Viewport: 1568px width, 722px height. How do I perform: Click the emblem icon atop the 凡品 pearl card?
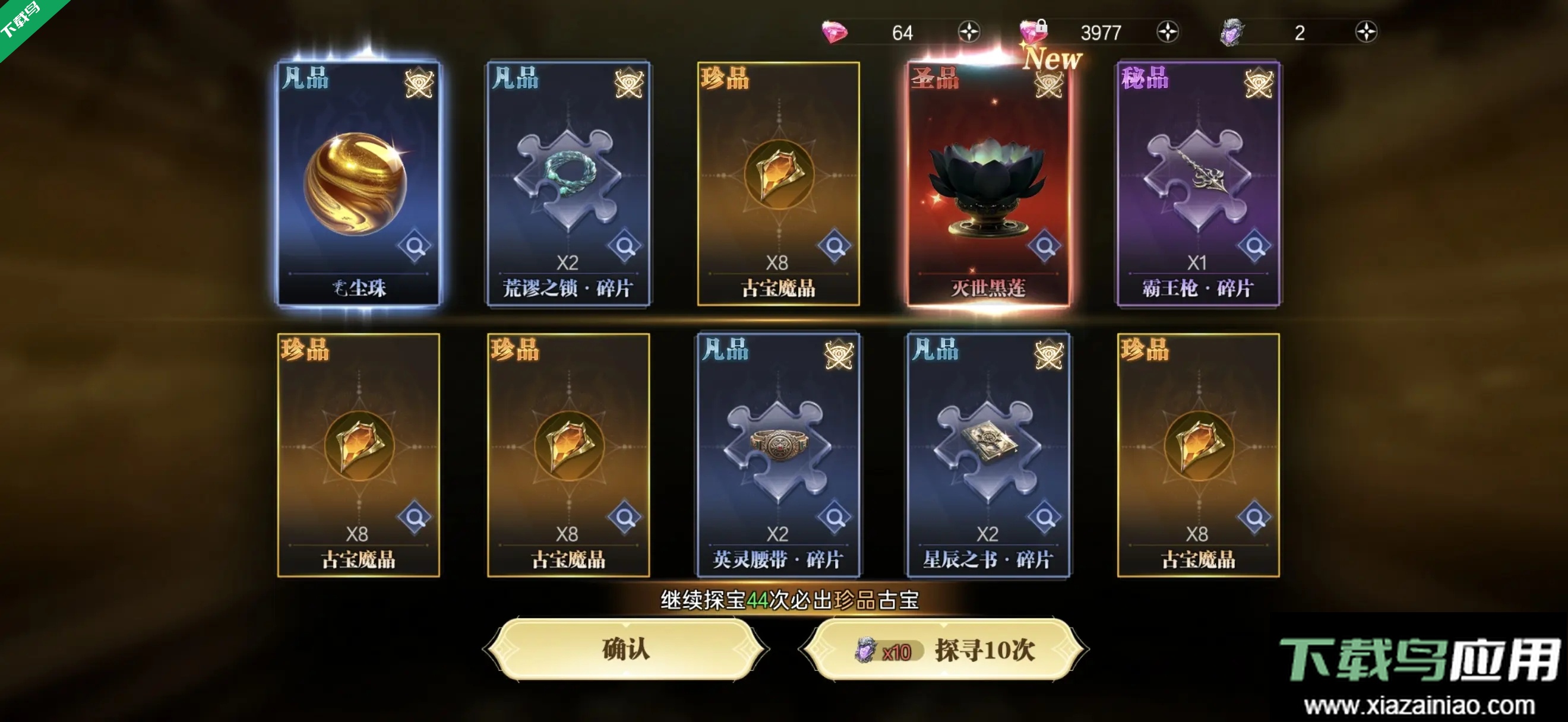[x=418, y=83]
